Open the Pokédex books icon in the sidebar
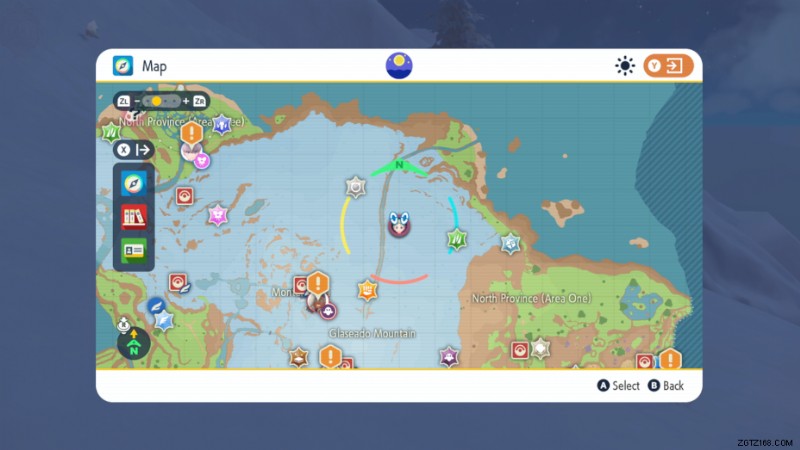 point(134,216)
